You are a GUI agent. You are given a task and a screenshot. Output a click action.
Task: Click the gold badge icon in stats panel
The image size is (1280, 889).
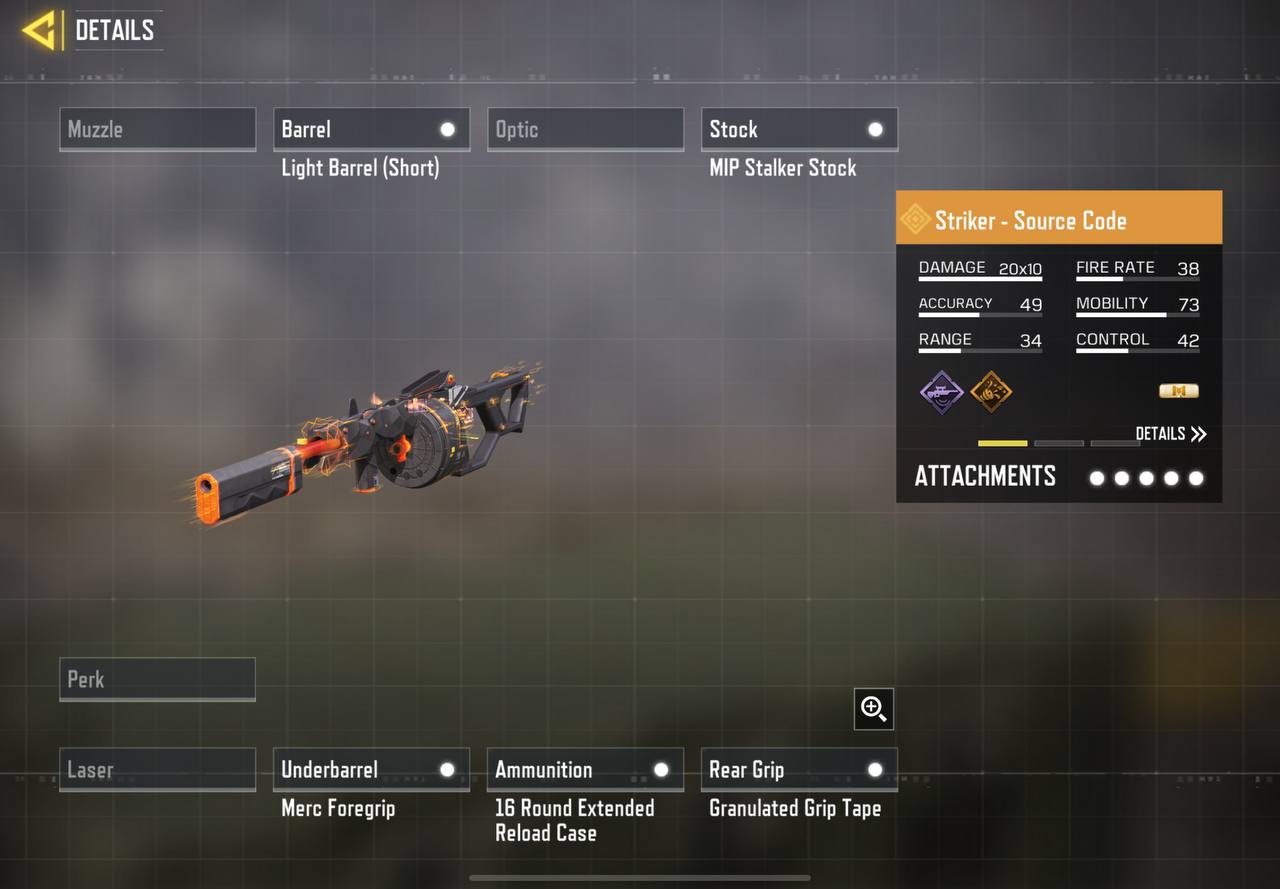pyautogui.click(x=1178, y=391)
